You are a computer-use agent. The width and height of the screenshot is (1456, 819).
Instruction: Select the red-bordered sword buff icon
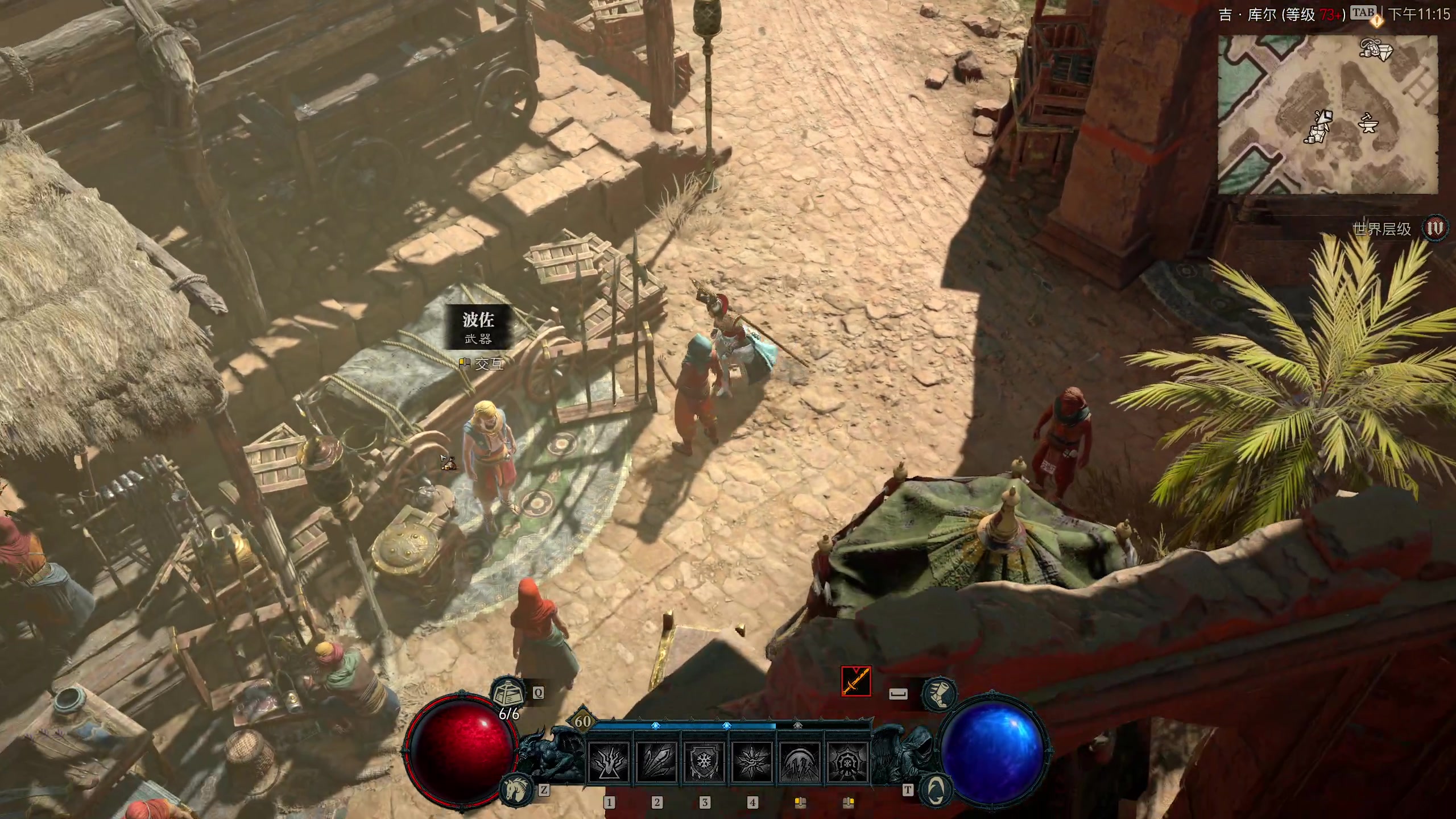856,682
